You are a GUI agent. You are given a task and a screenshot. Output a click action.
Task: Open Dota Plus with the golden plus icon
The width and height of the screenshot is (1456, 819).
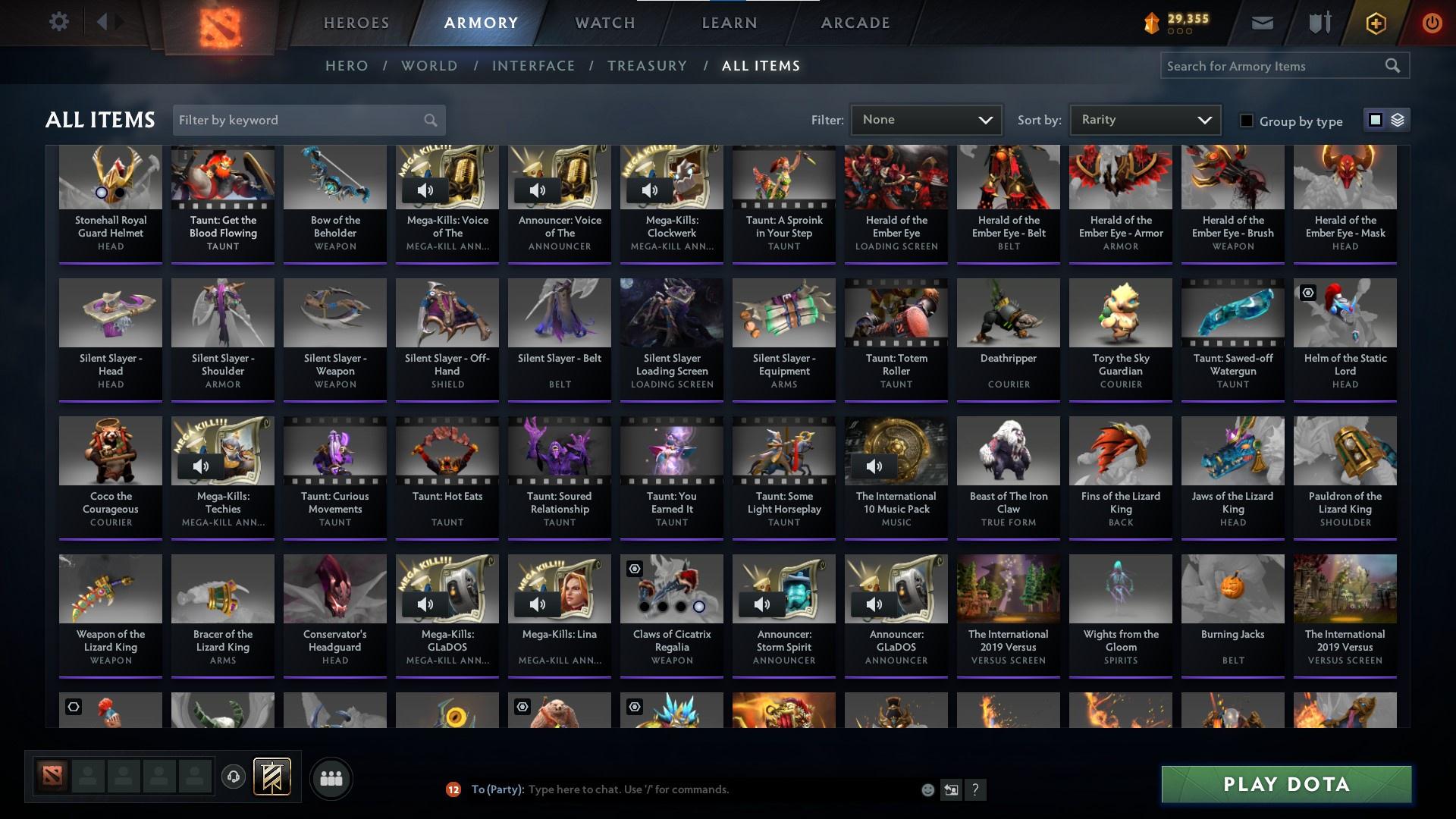(1375, 23)
